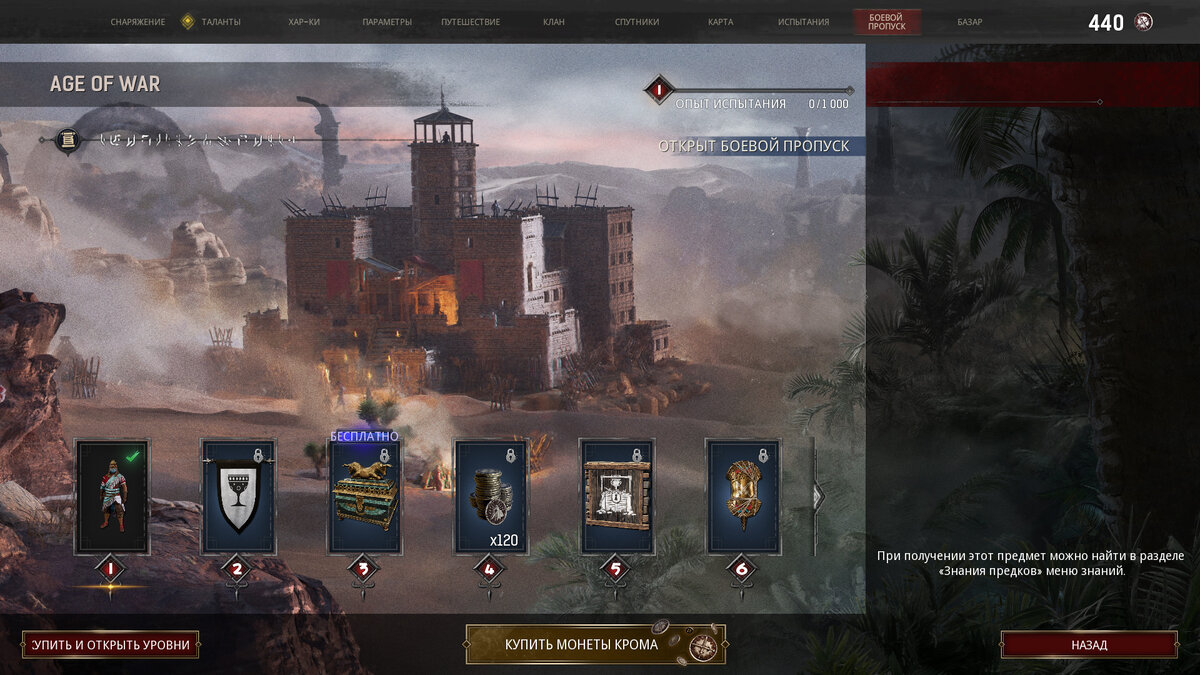1200x675 pixels.
Task: Select the free level 3 ornate chest reward
Action: tap(365, 497)
